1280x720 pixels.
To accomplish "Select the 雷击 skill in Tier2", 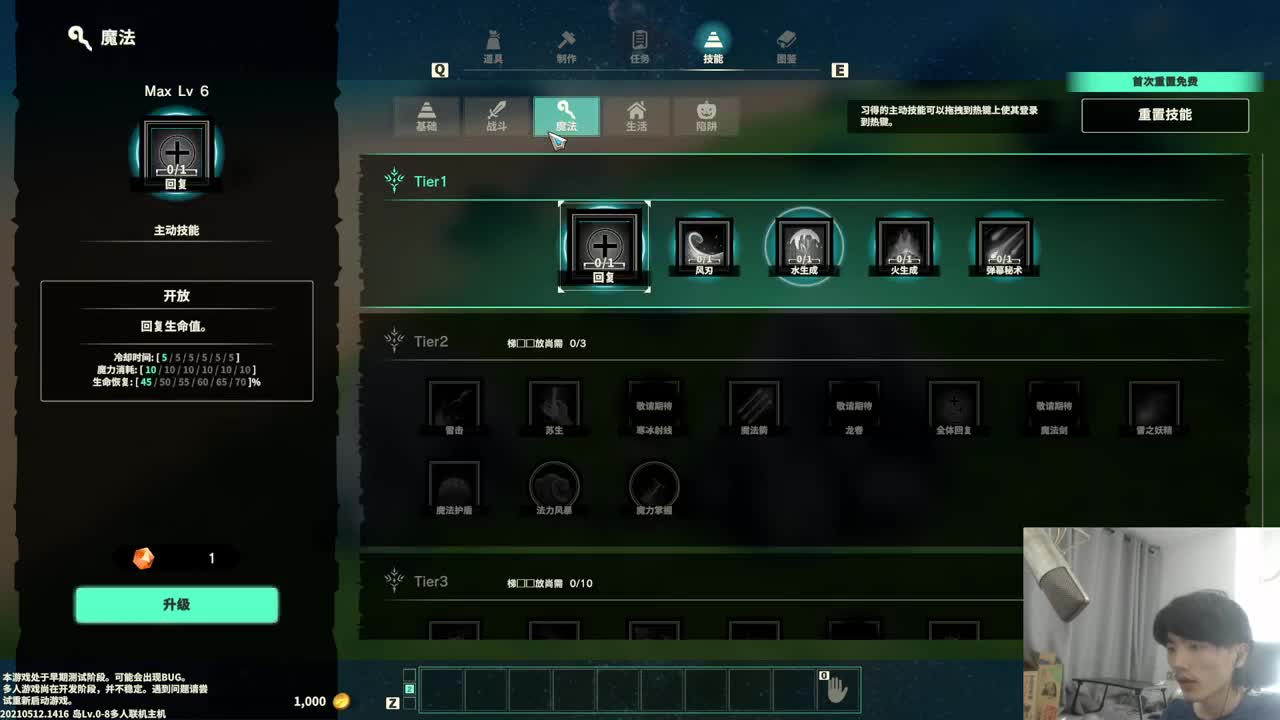I will point(455,403).
